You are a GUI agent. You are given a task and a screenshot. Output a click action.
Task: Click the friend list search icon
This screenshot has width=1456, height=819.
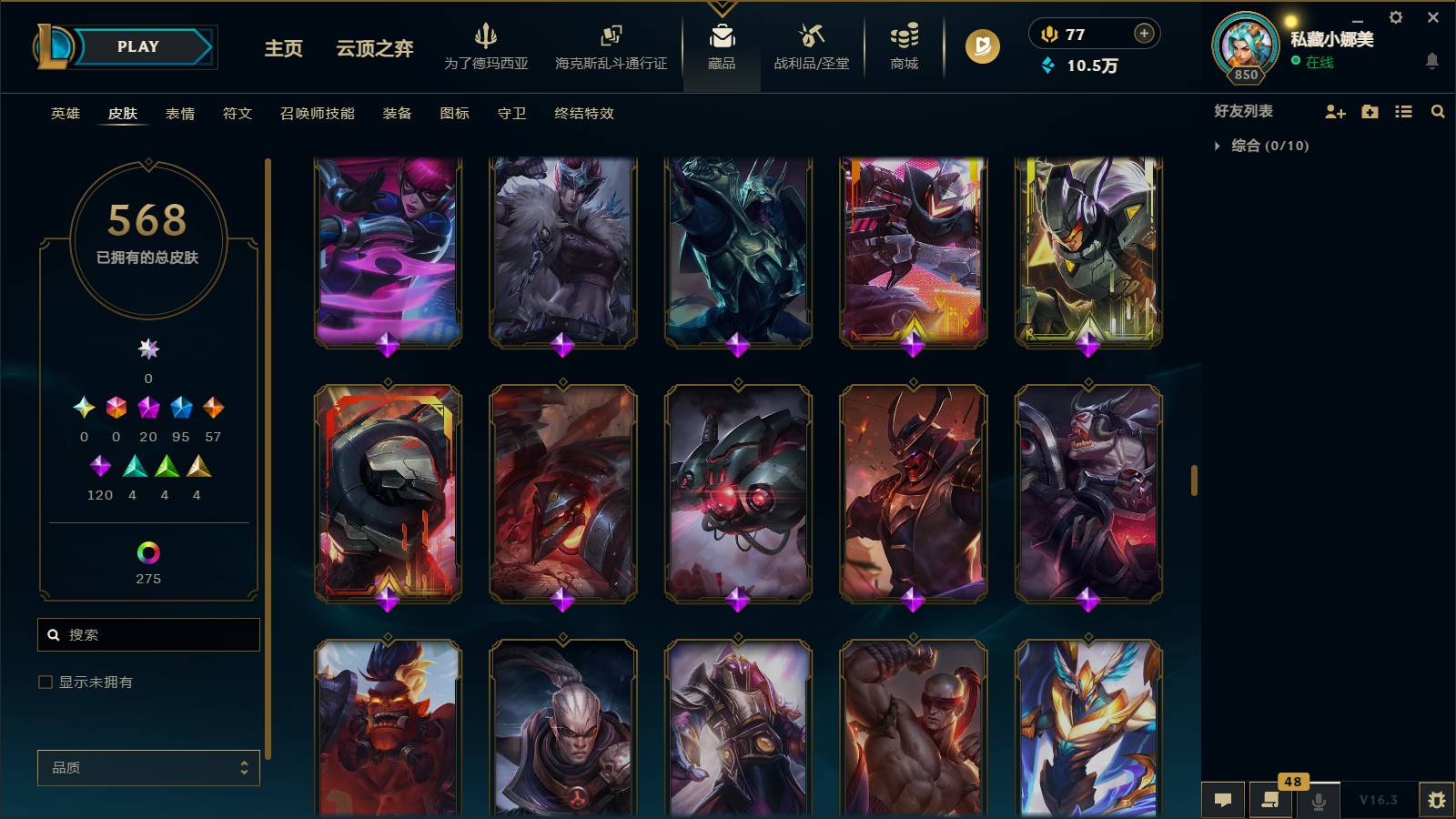1438,111
